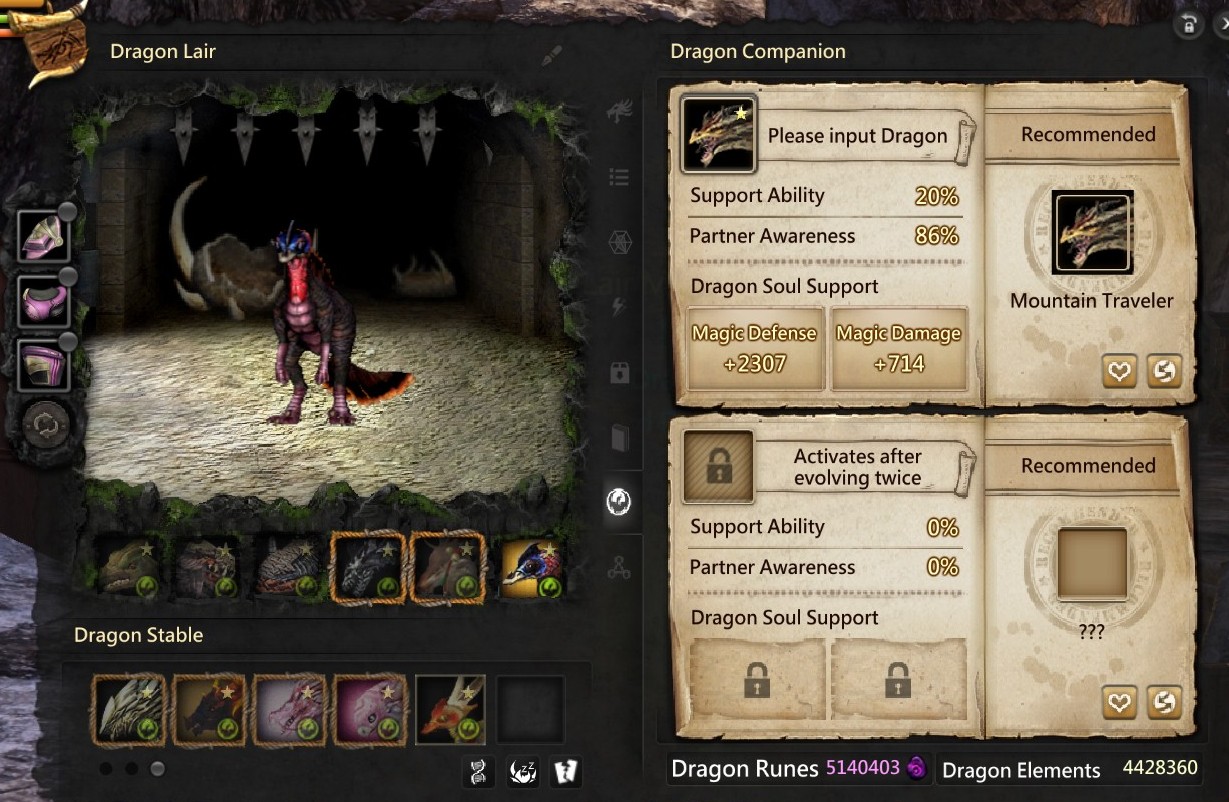Click the heart button under Mountain Traveler
The height and width of the screenshot is (802, 1229).
coord(1119,371)
